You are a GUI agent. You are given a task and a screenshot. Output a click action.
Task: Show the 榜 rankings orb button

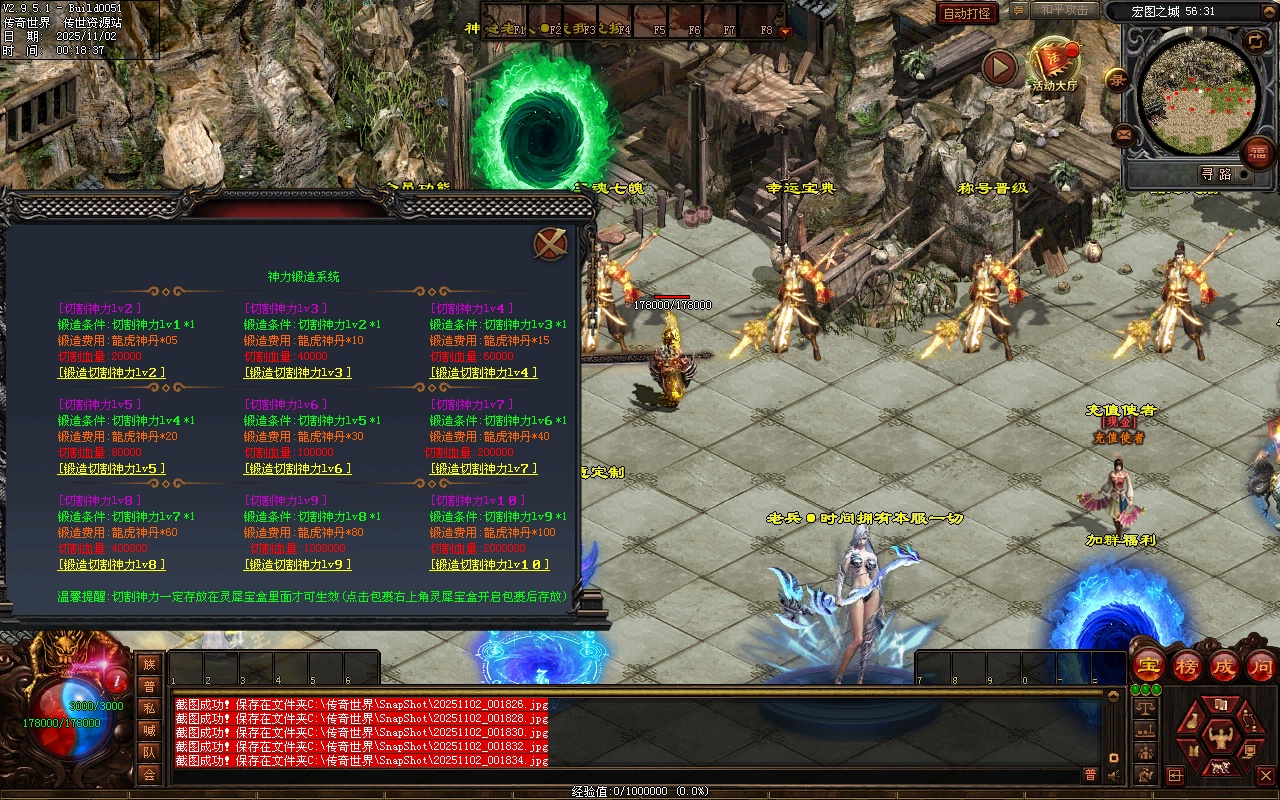click(x=1187, y=665)
